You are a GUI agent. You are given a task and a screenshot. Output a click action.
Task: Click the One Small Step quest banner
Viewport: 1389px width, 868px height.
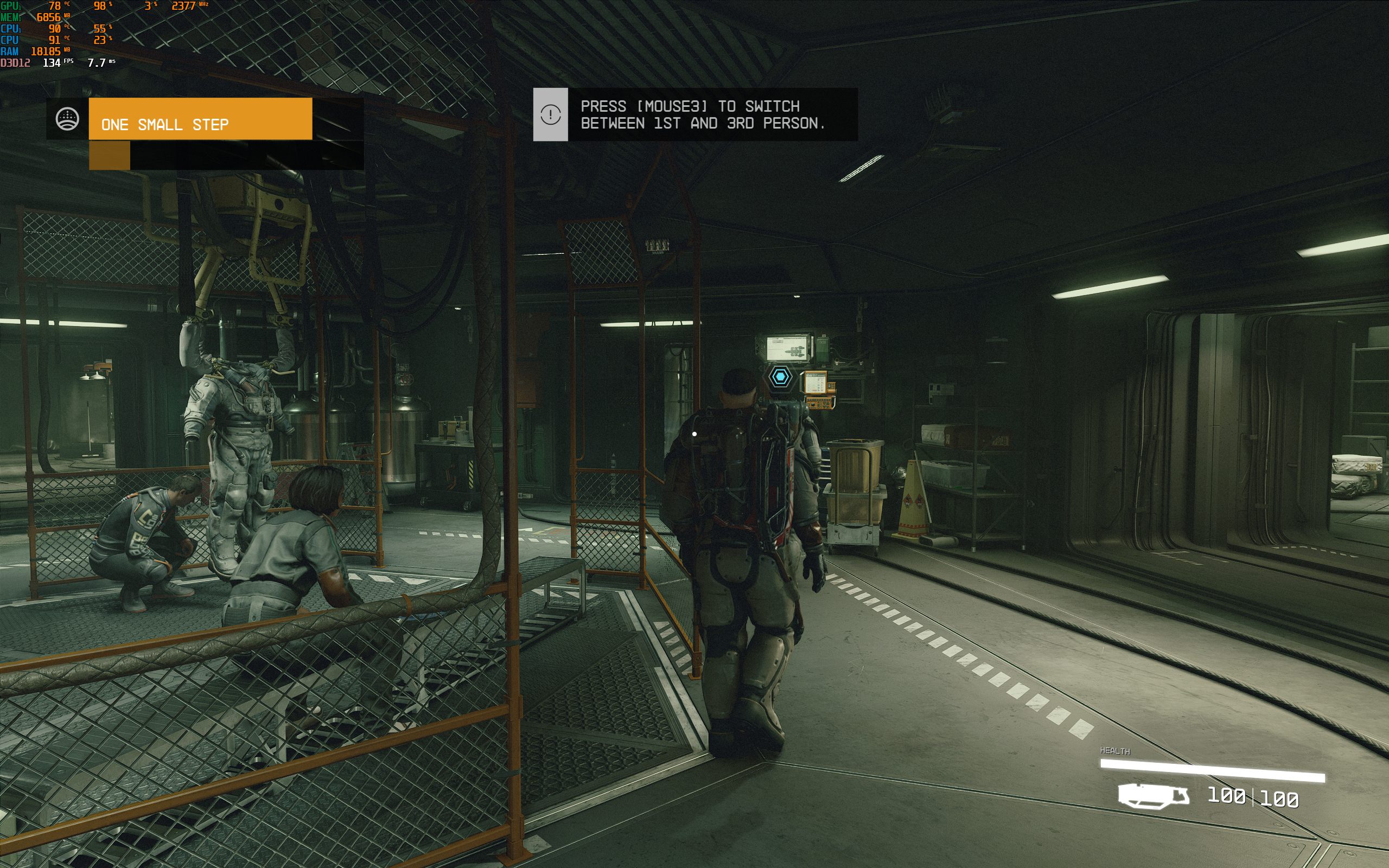click(x=200, y=119)
